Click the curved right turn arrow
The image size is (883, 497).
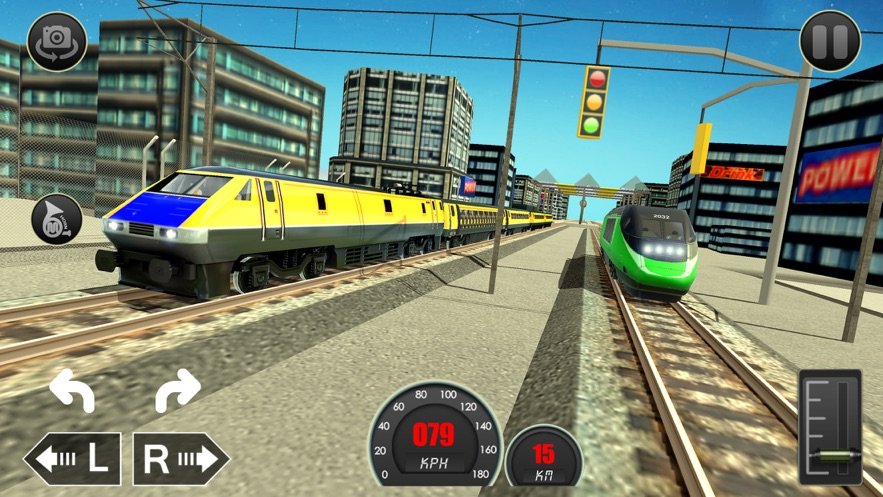pyautogui.click(x=177, y=390)
